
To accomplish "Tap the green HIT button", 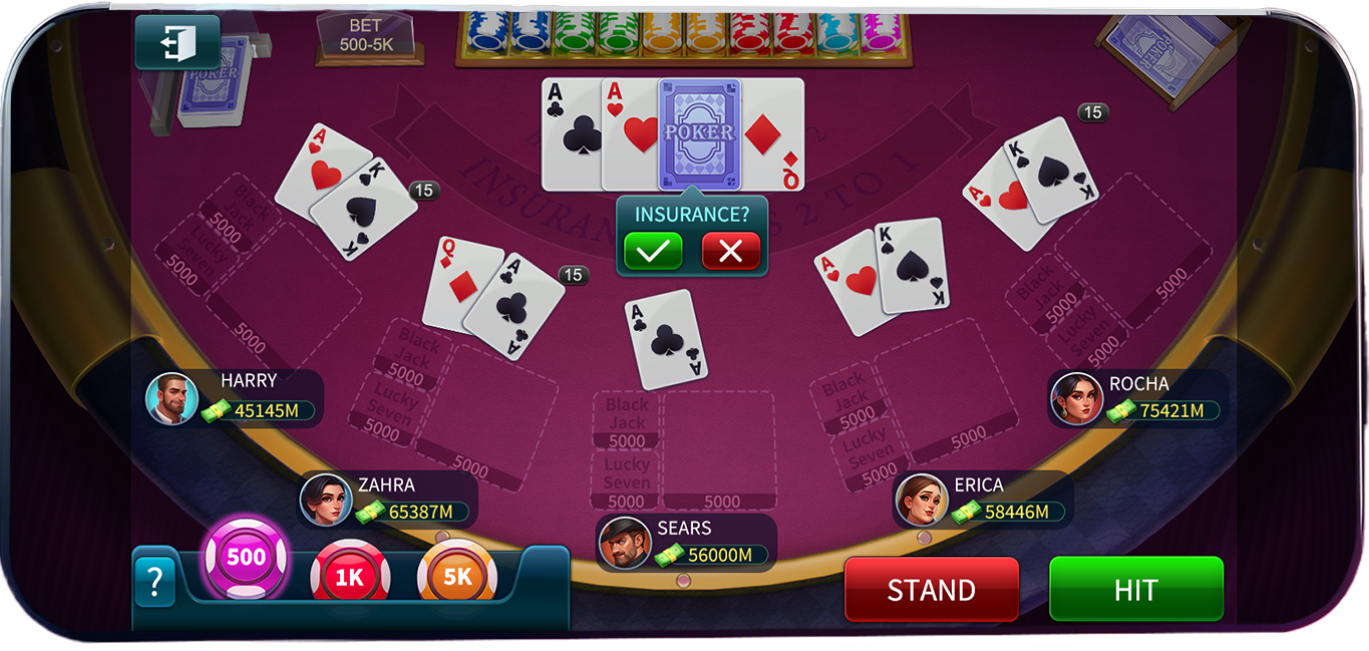I will (1136, 589).
